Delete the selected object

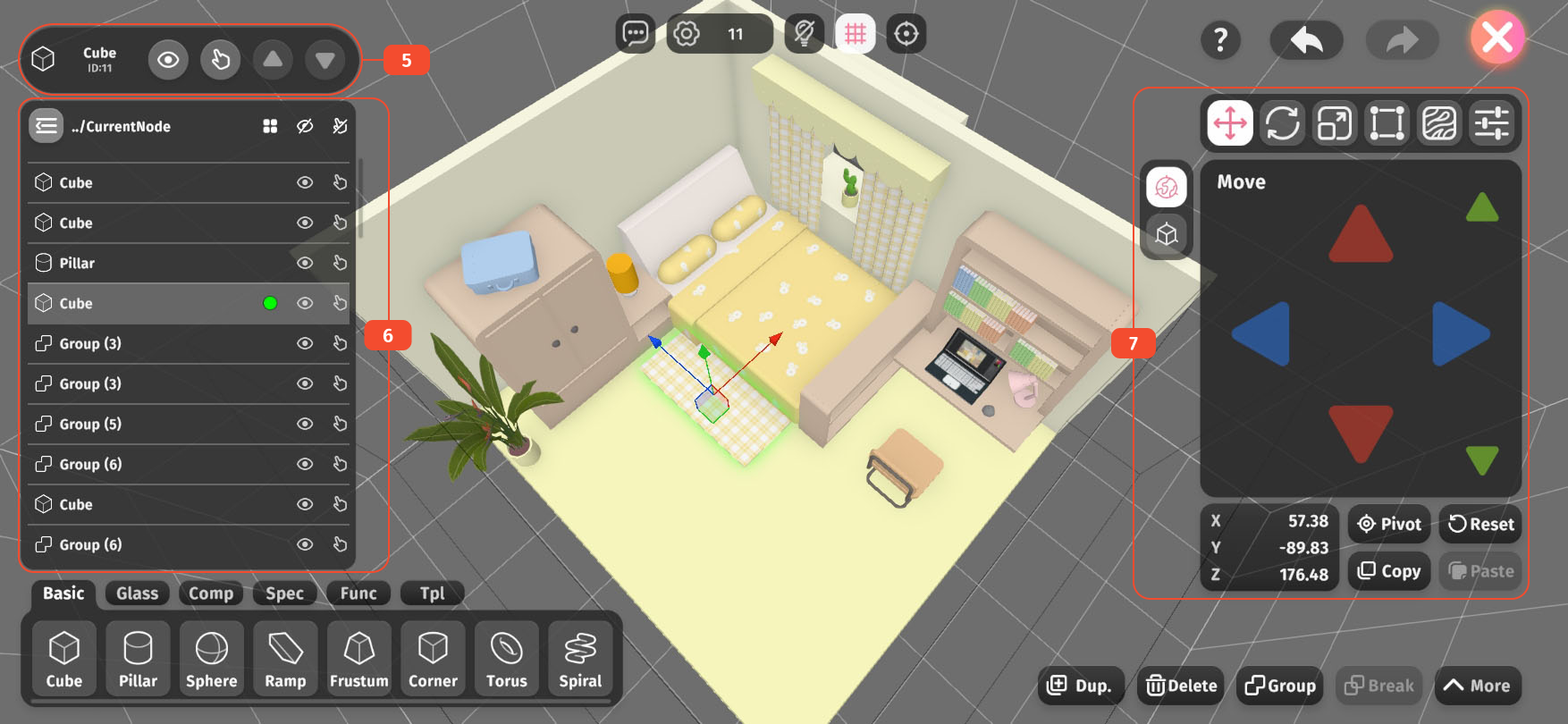click(x=1182, y=686)
